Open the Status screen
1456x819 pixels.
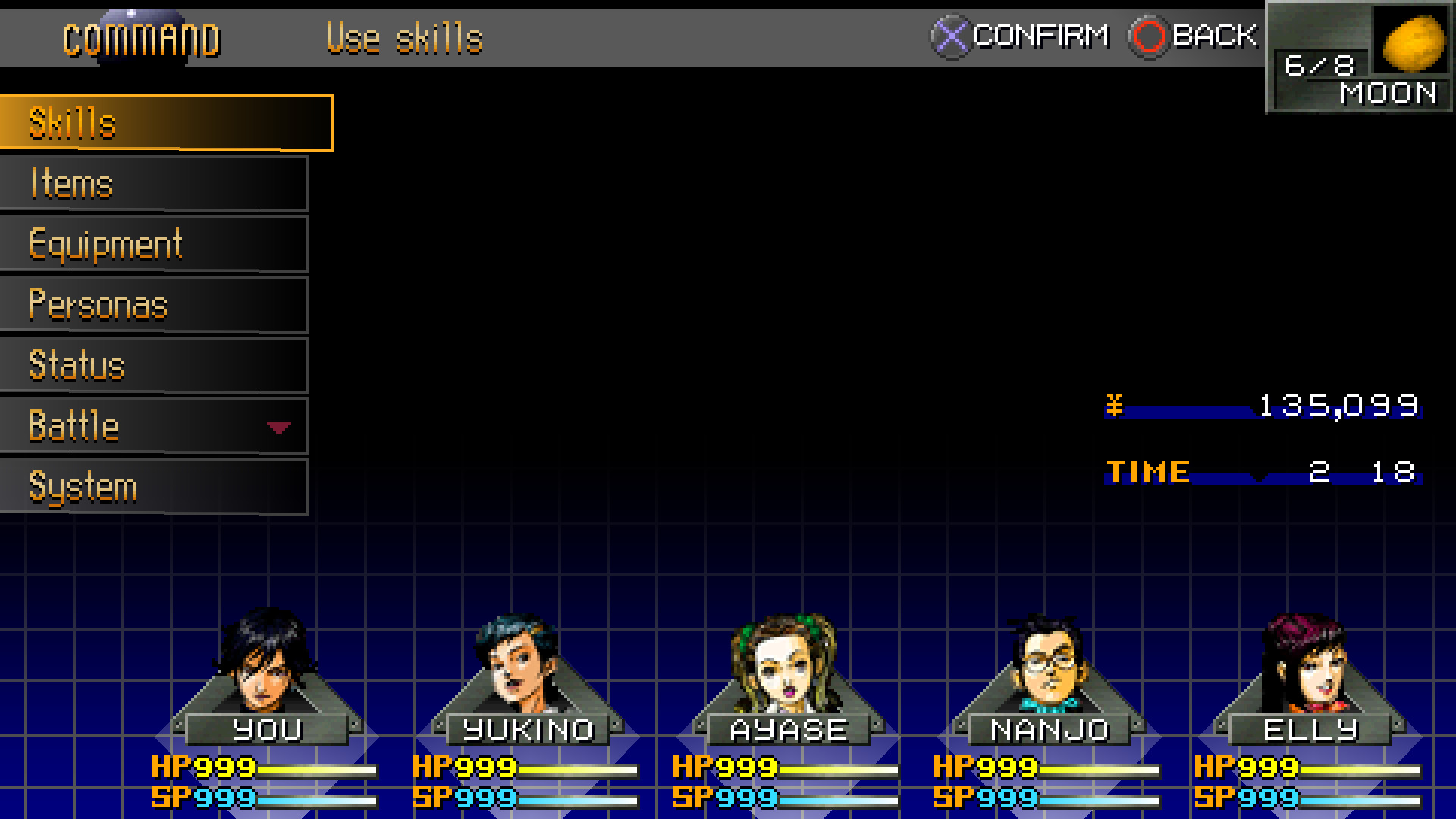76,365
